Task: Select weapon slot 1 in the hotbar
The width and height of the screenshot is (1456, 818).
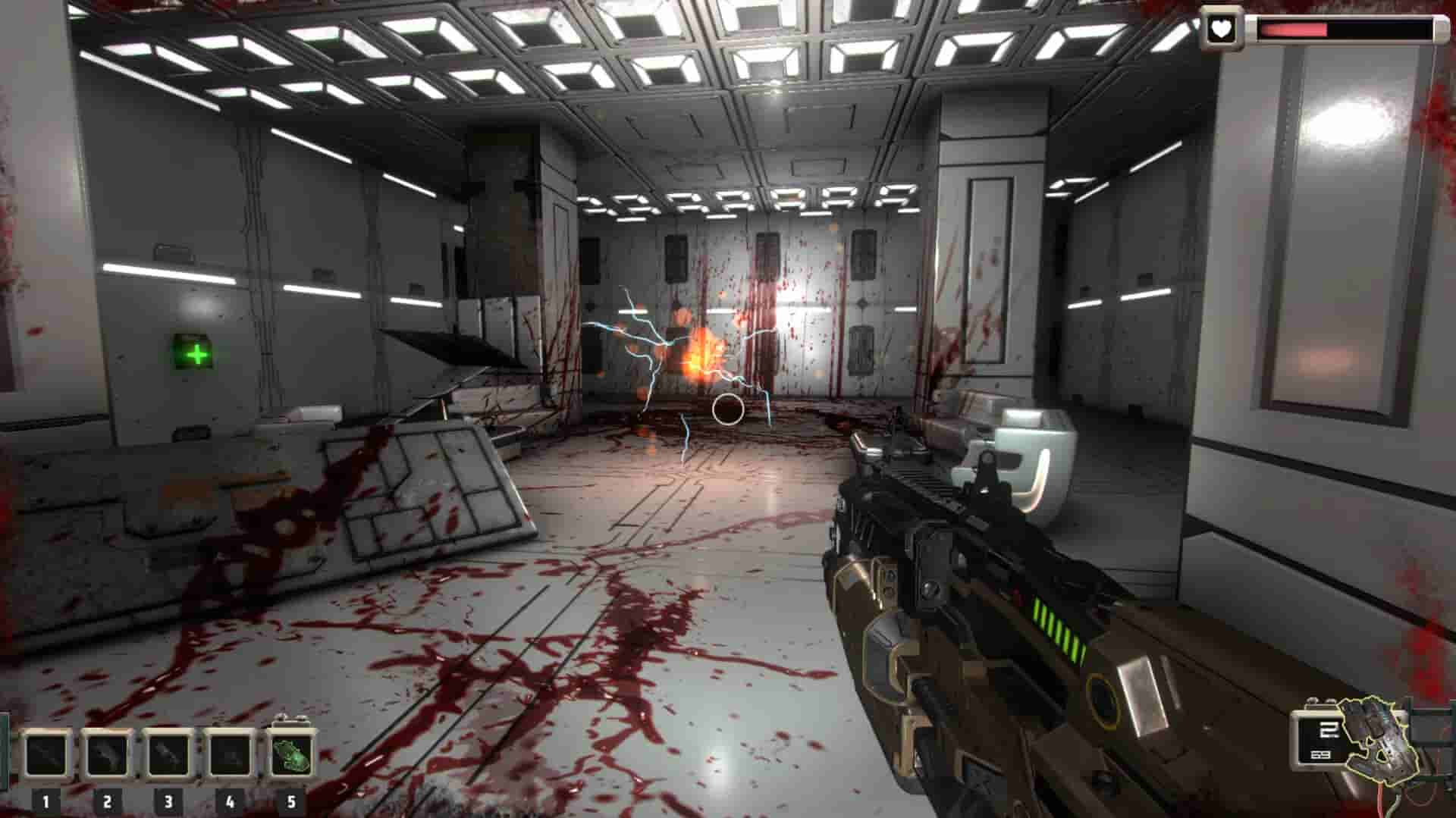Action: pos(46,755)
